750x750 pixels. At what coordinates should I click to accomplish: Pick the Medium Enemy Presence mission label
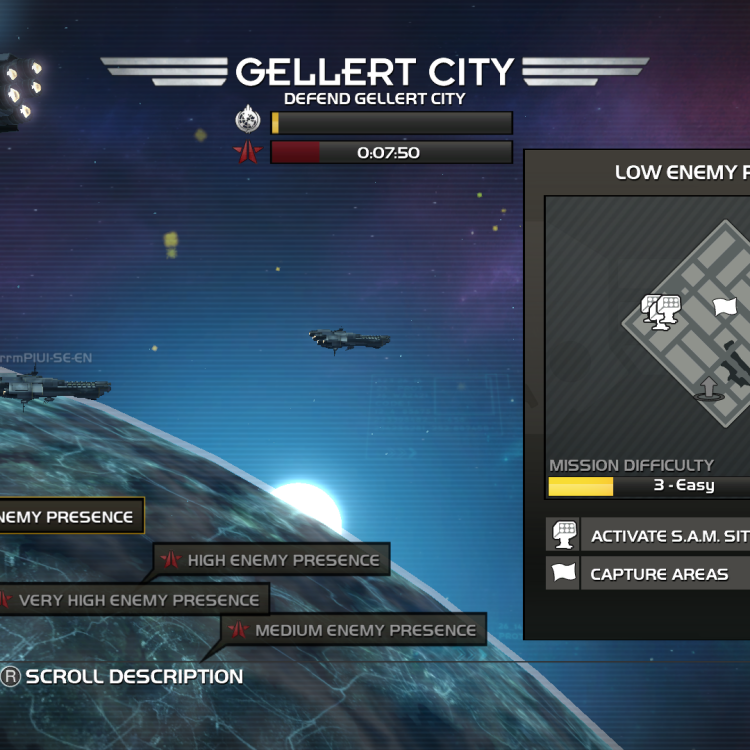click(x=354, y=630)
